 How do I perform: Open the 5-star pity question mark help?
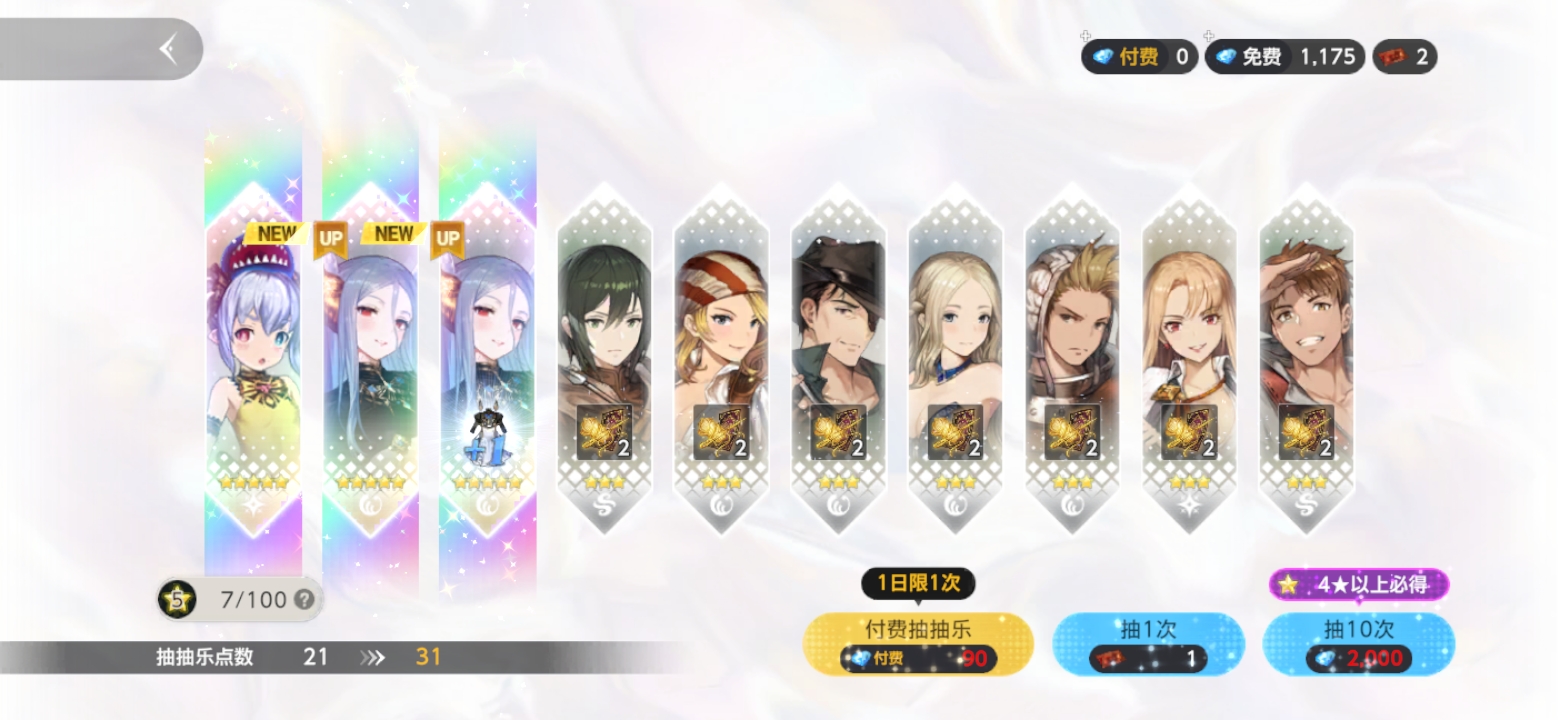pos(305,600)
